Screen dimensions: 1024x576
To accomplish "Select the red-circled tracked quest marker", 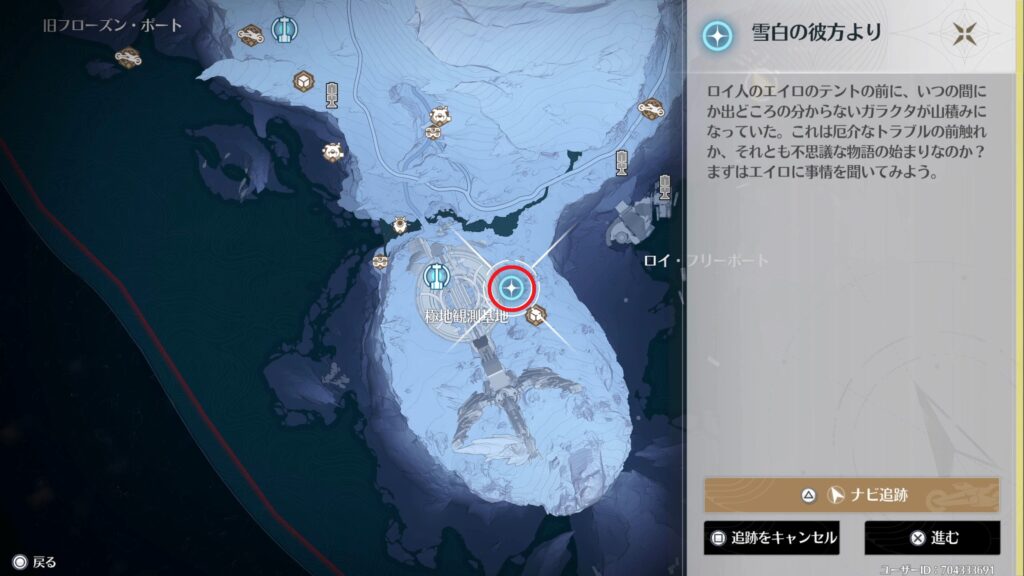I will 512,289.
